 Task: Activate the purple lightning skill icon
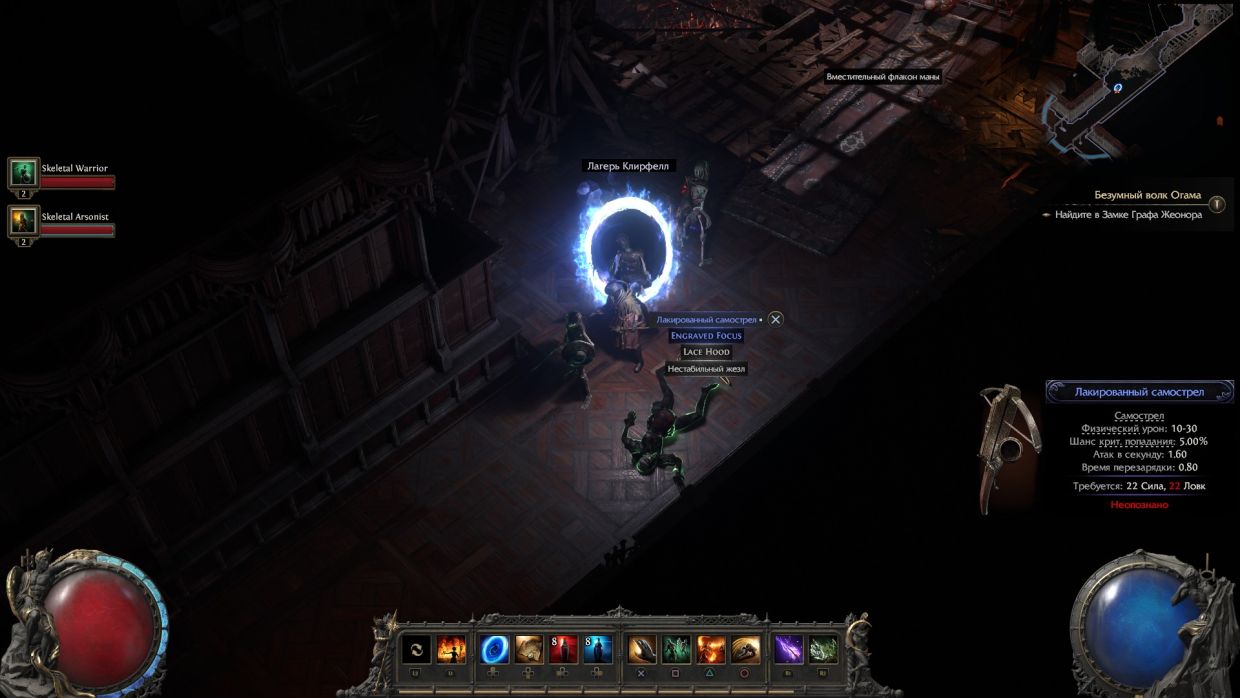789,650
